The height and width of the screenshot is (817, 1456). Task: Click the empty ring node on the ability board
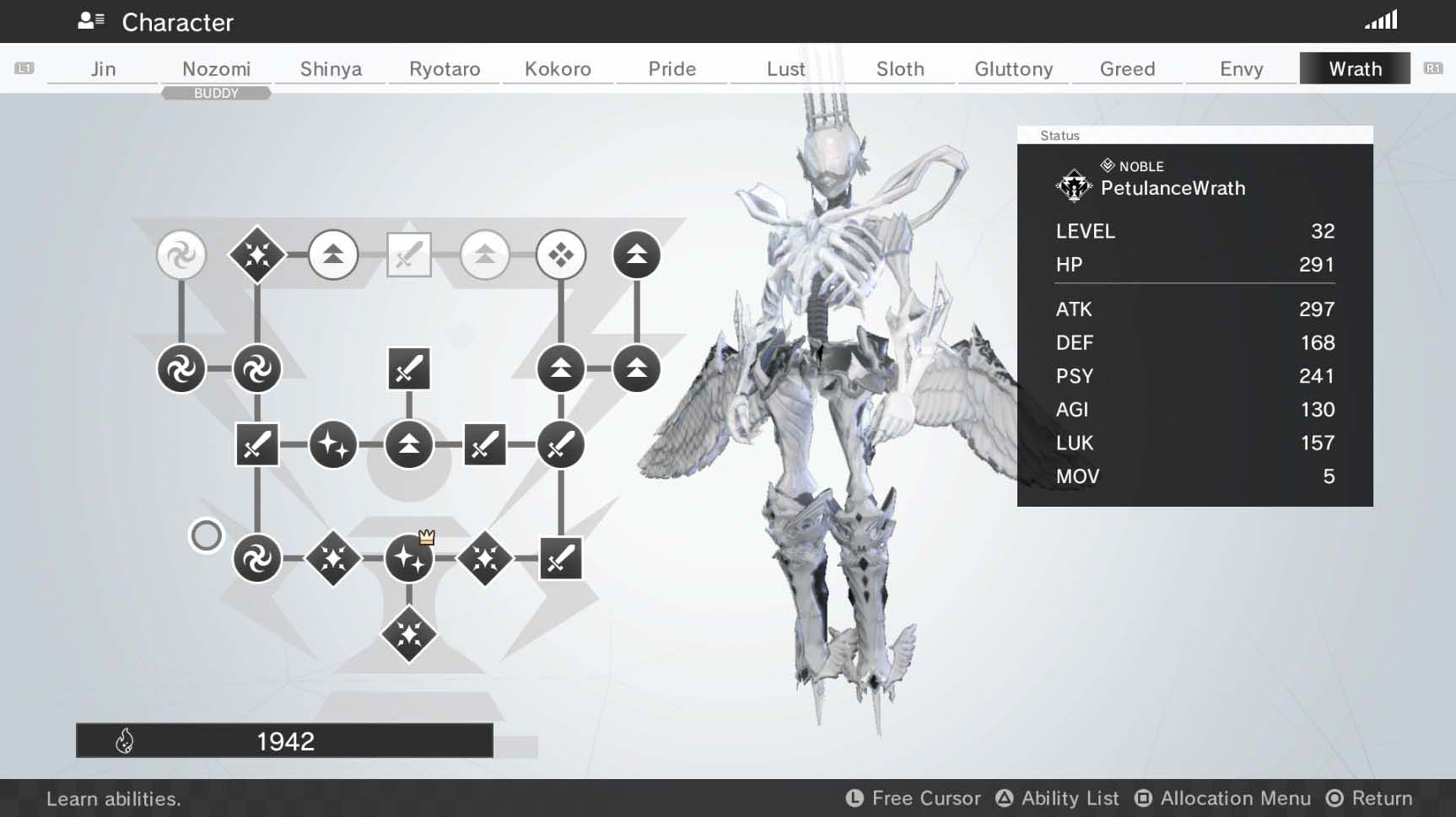[206, 535]
